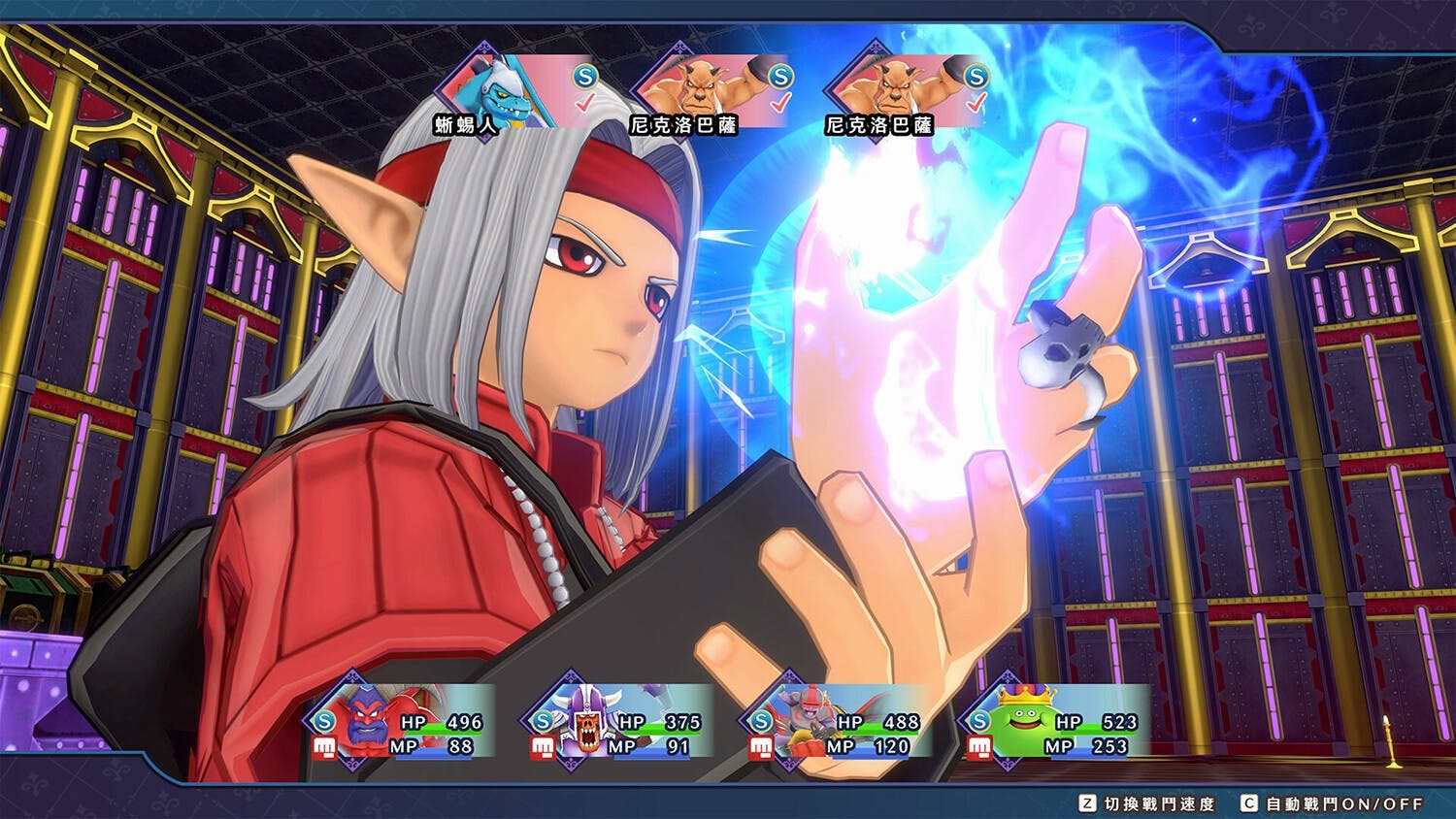Pick the armored monster with 488 HP
The height and width of the screenshot is (819, 1456).
click(x=835, y=723)
